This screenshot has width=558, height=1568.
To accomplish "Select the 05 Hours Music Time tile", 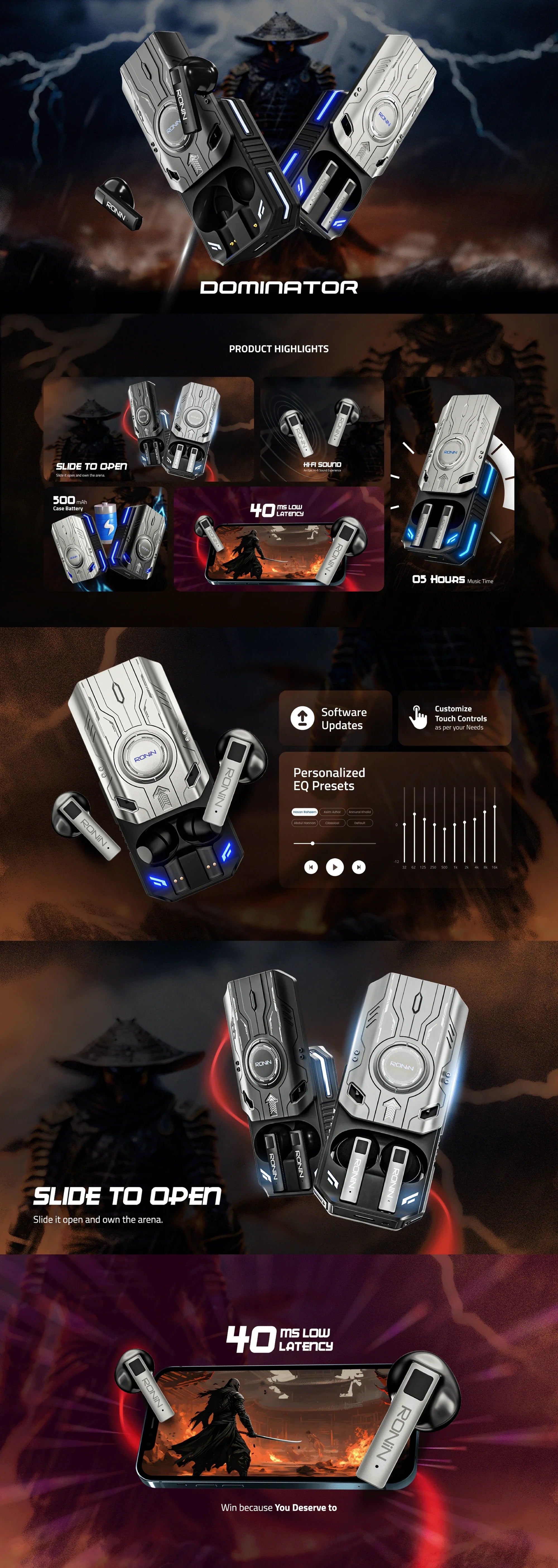I will click(x=452, y=484).
